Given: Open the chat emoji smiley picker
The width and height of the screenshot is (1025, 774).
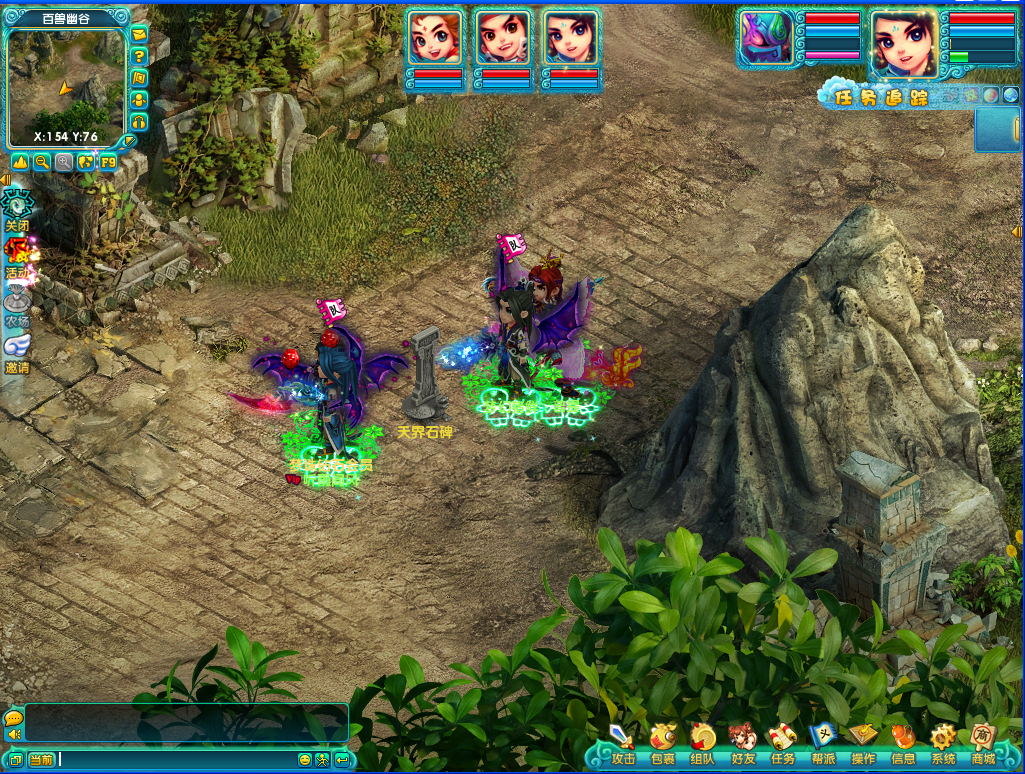Looking at the screenshot, I should coord(305,760).
